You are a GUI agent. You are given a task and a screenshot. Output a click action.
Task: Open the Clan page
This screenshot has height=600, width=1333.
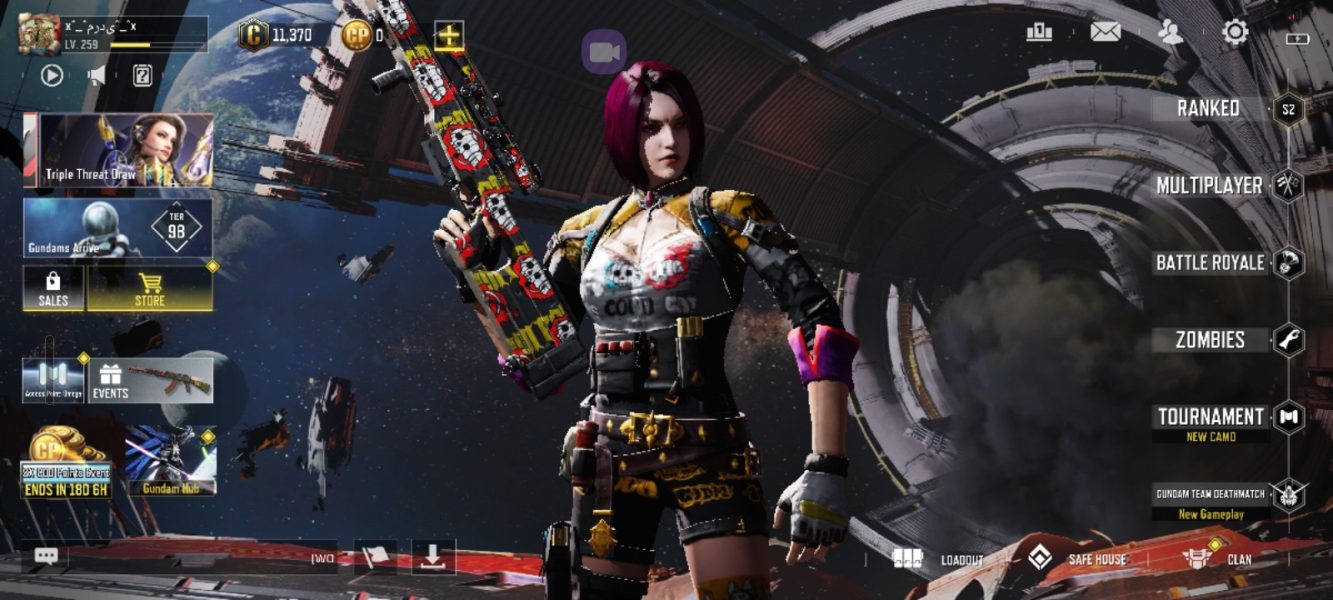point(1217,559)
